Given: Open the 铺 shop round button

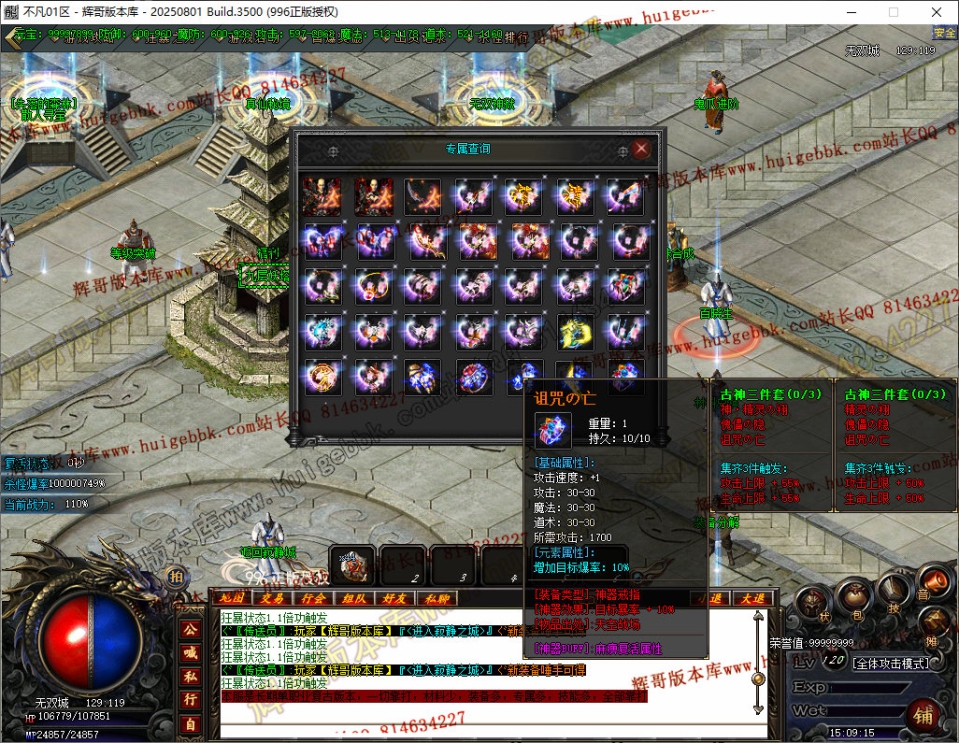Looking at the screenshot, I should (924, 715).
